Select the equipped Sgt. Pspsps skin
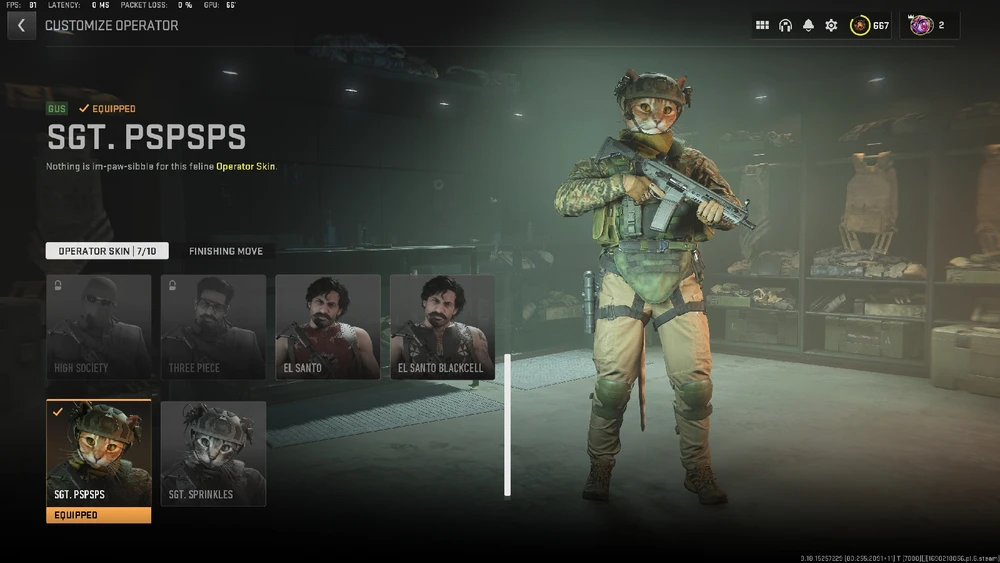The width and height of the screenshot is (1000, 563). [x=99, y=454]
